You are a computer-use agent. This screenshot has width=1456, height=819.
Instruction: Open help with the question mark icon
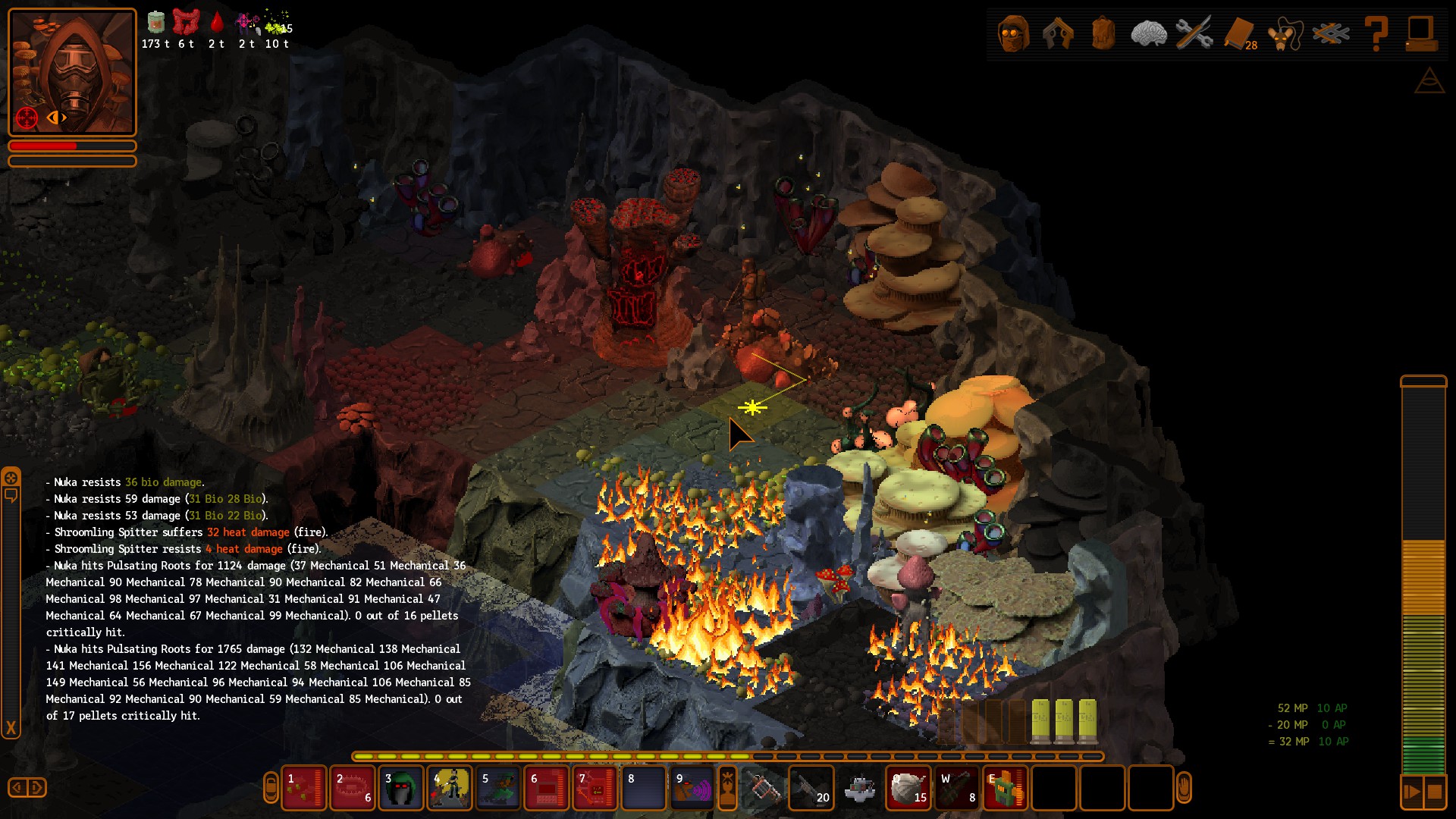[1376, 34]
